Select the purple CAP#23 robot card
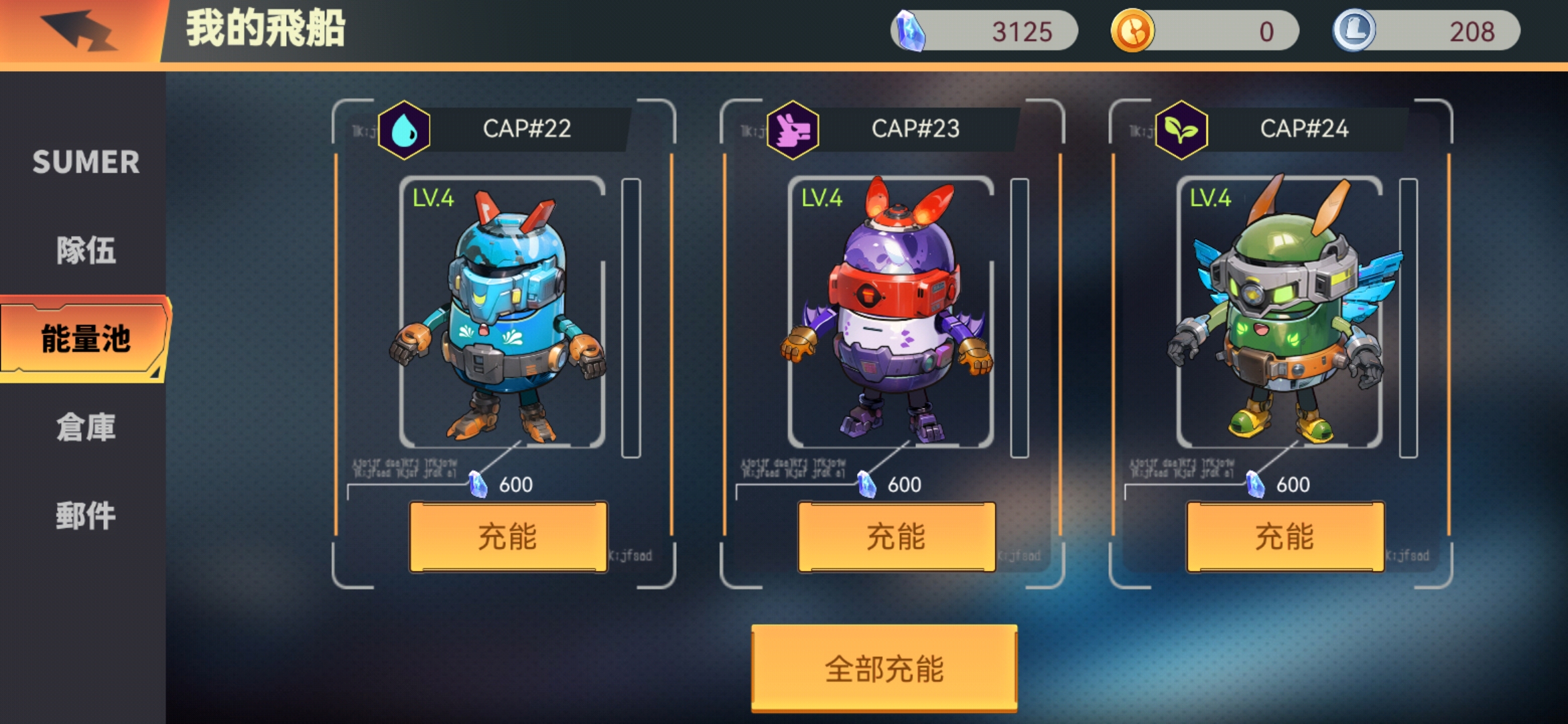The width and height of the screenshot is (1568, 724). (890, 312)
